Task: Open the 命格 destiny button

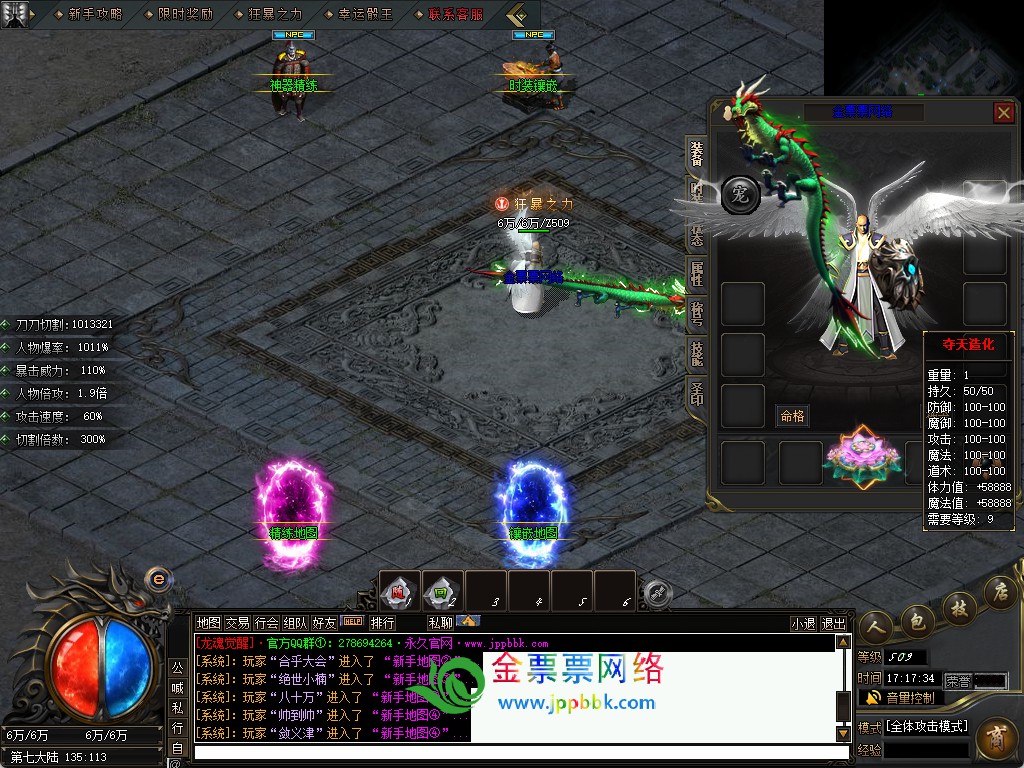Action: 792,416
